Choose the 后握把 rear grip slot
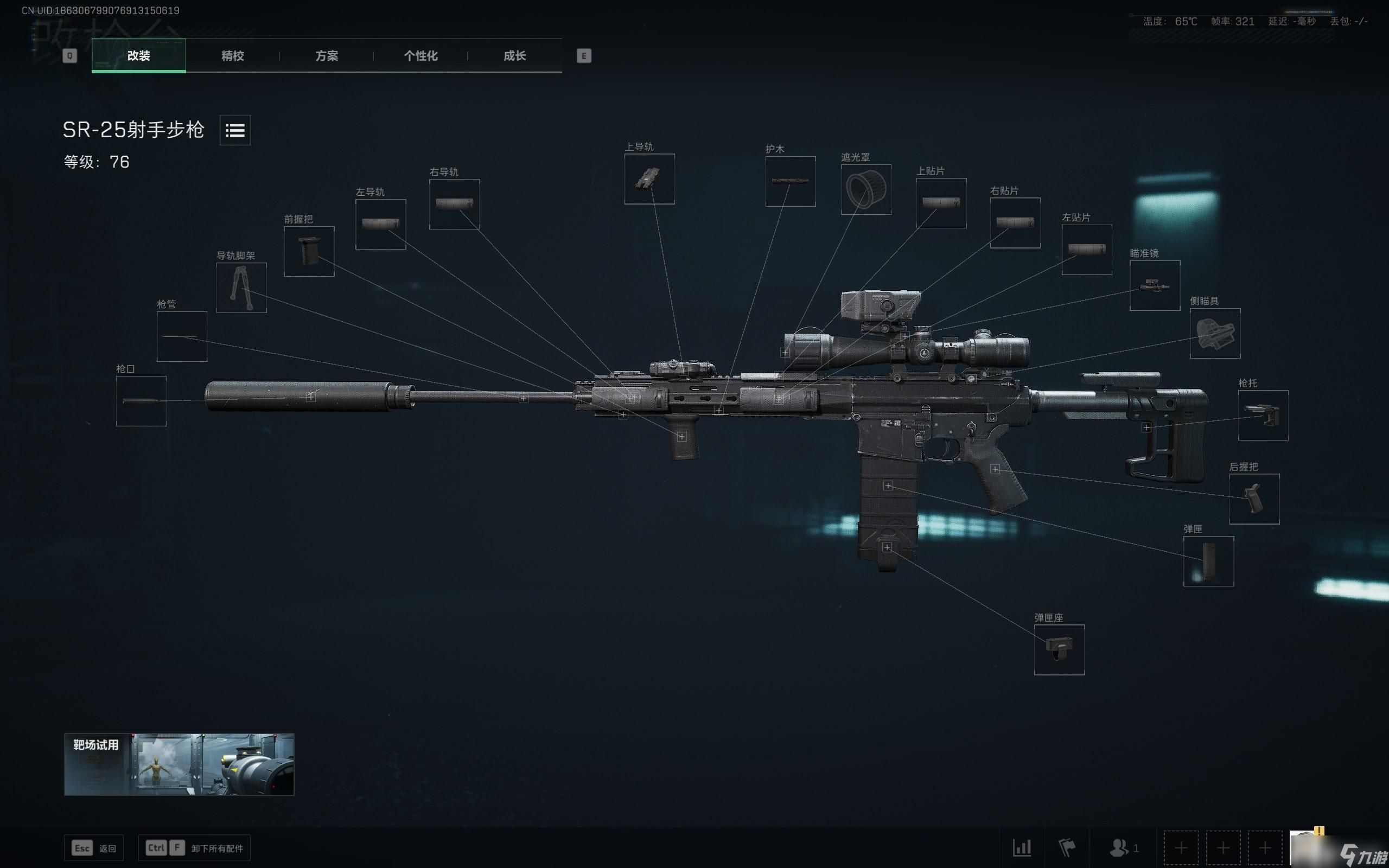This screenshot has width=1389, height=868. [x=1254, y=499]
